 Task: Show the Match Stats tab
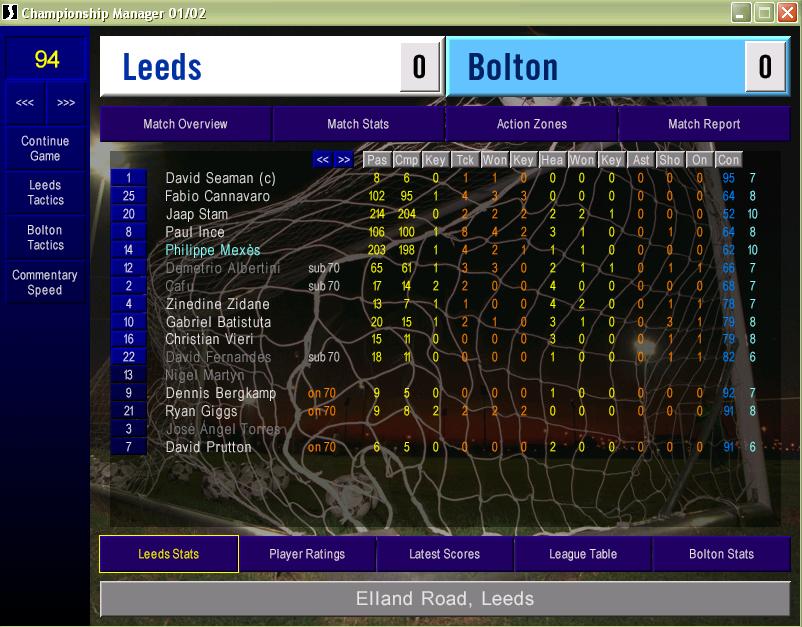[358, 124]
